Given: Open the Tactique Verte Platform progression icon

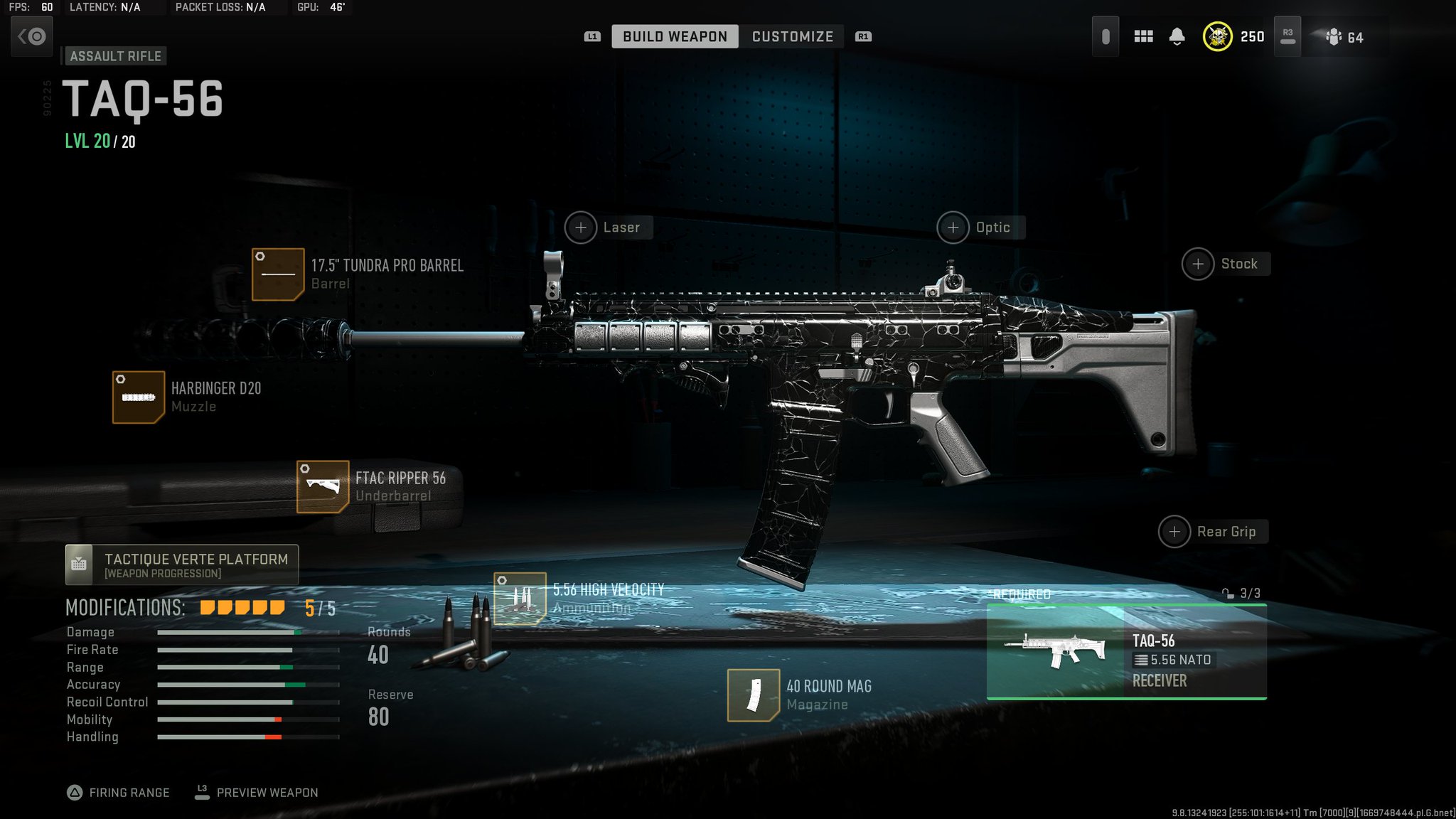Looking at the screenshot, I should 79,564.
